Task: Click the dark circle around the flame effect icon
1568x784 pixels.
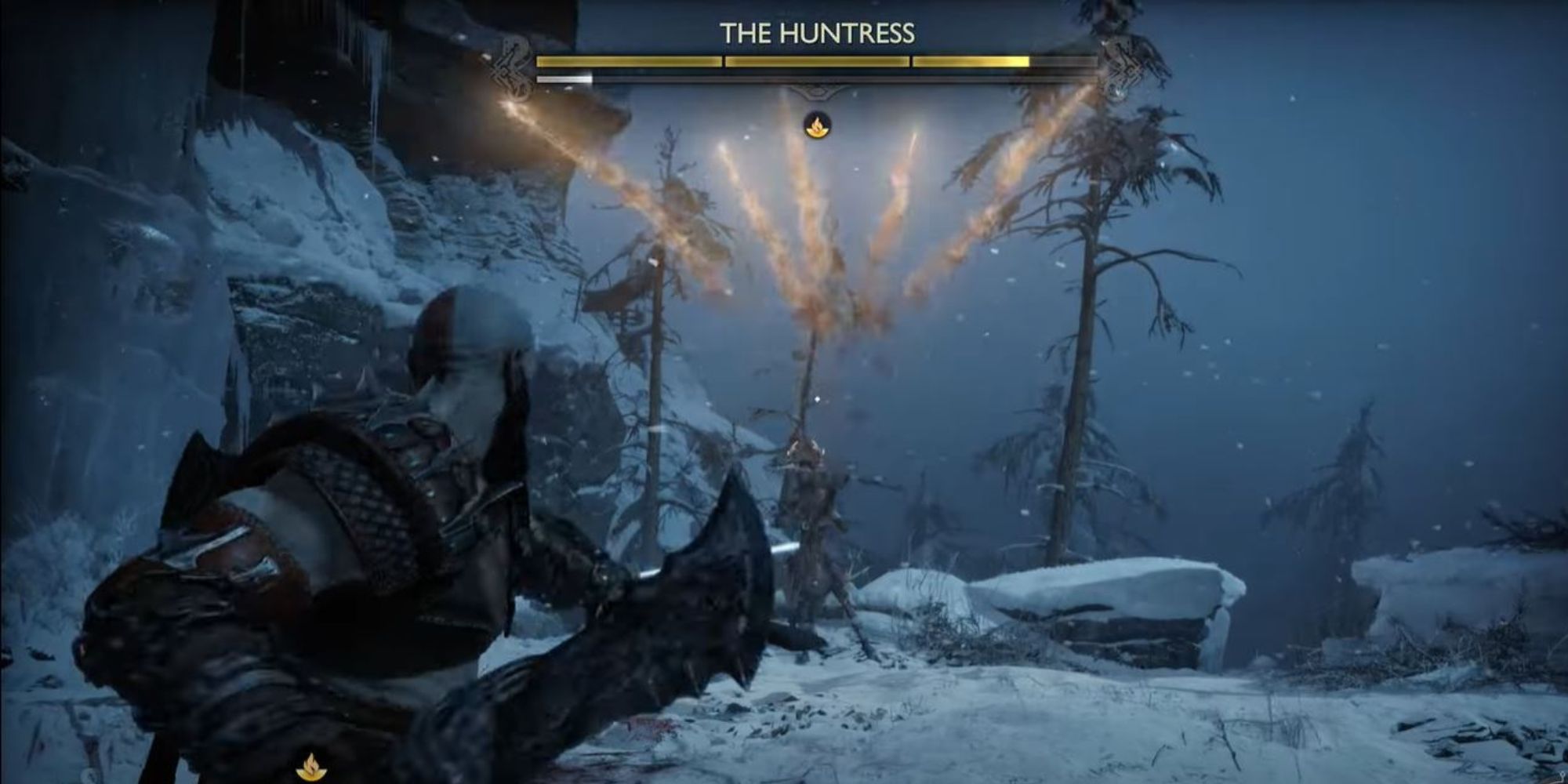Action: (x=818, y=124)
